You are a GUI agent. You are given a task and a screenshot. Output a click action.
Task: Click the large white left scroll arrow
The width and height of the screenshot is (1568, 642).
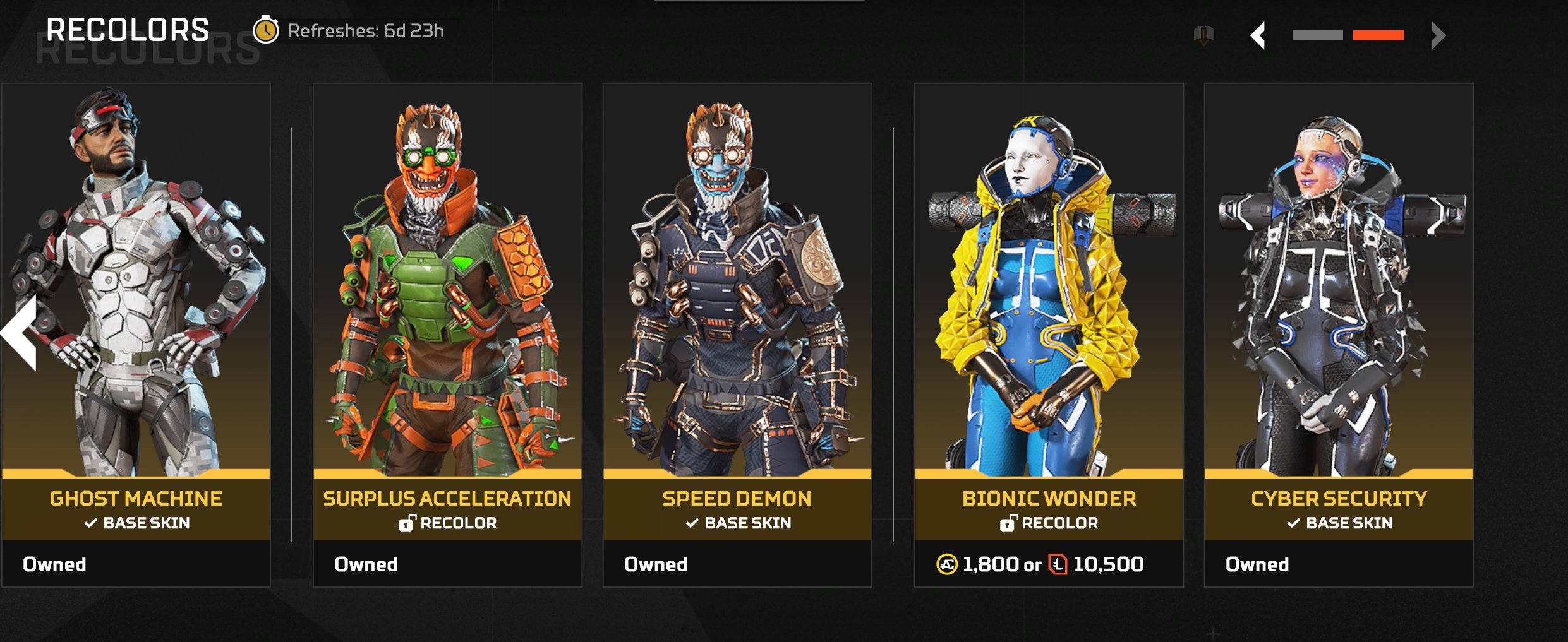click(x=20, y=332)
